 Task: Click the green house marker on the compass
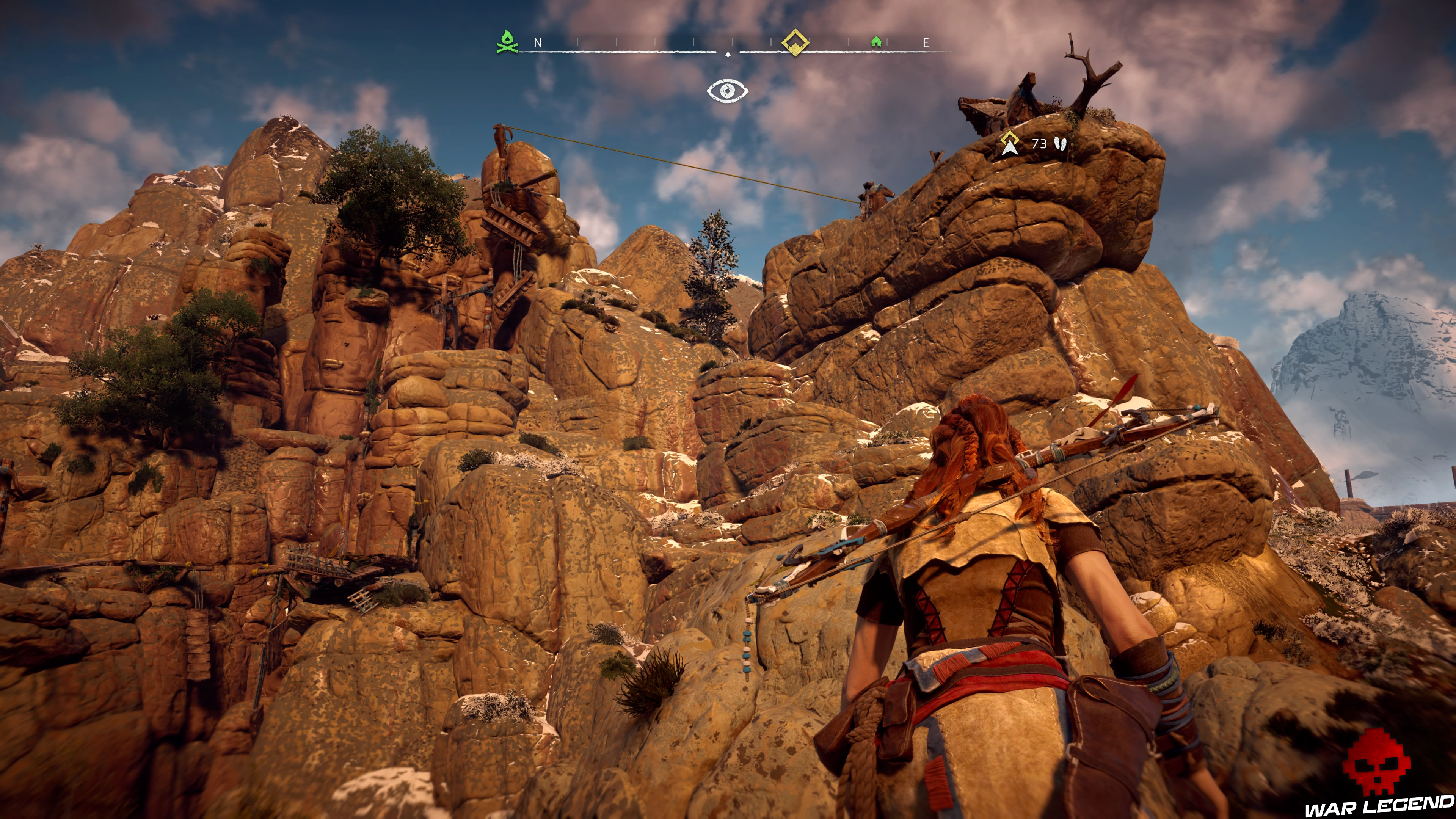click(876, 41)
